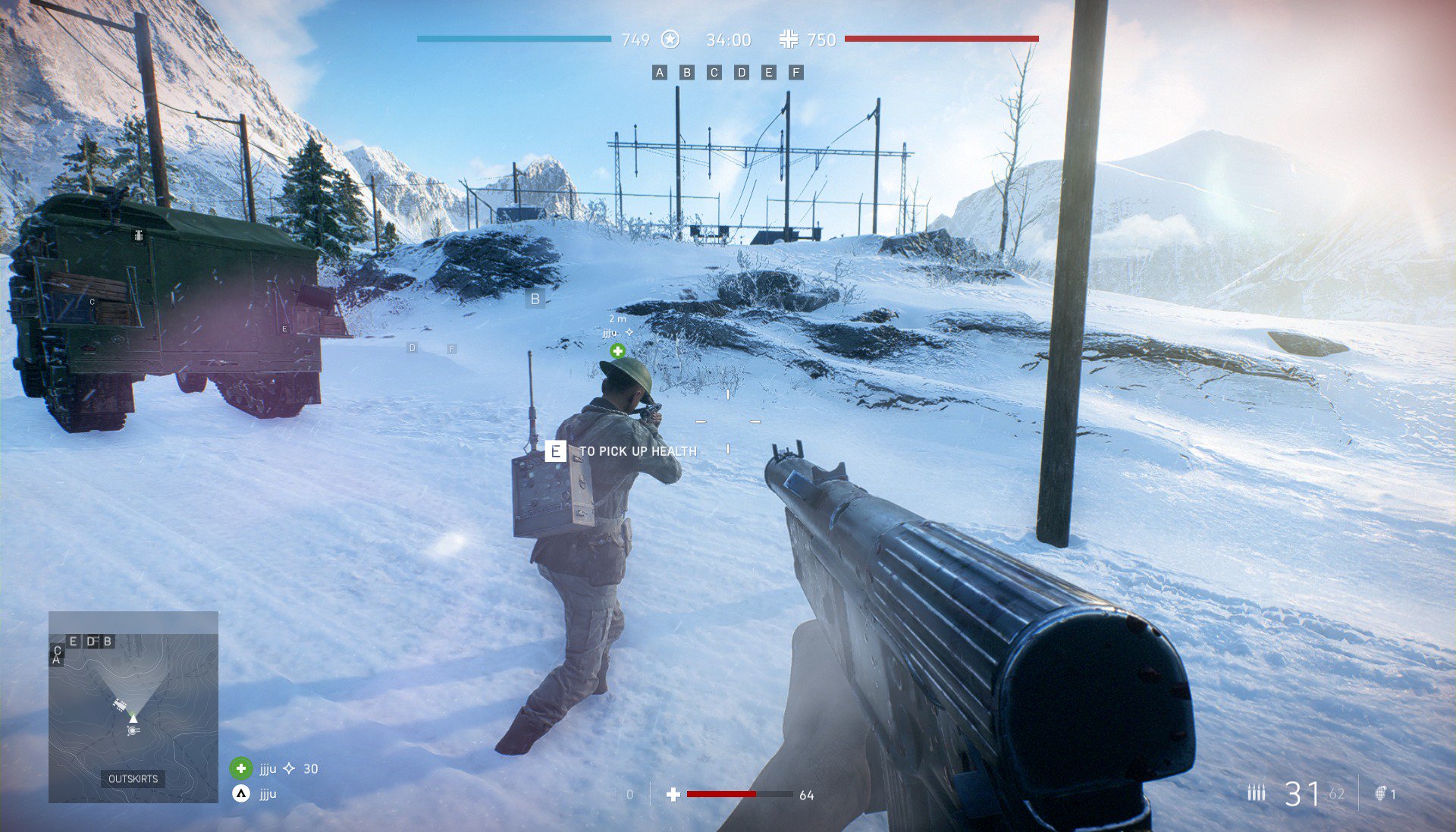The height and width of the screenshot is (832, 1456).
Task: Expand the F flag indicator in the top row
Action: tap(795, 73)
